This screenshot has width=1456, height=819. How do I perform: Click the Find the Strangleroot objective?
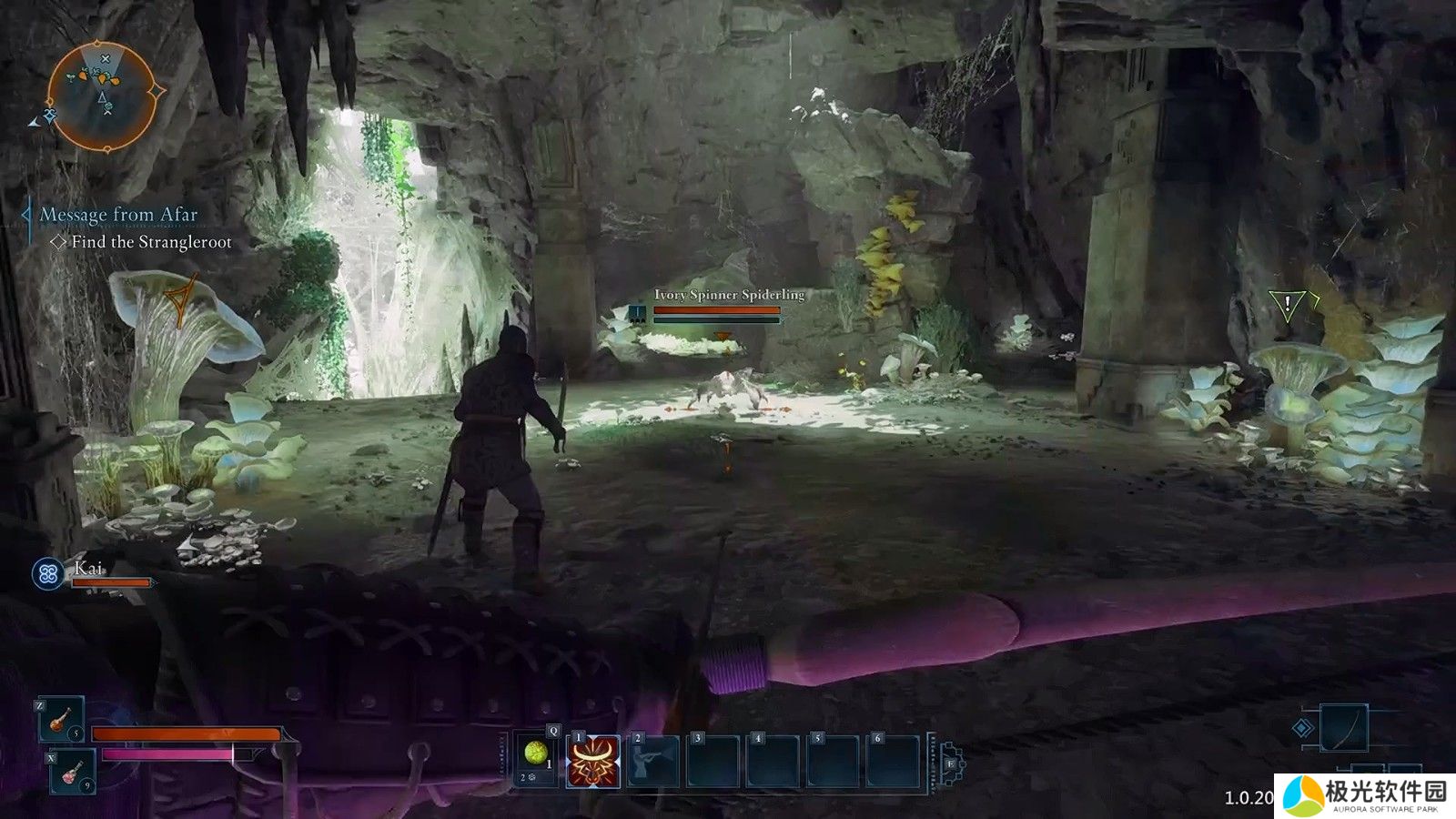tap(151, 242)
